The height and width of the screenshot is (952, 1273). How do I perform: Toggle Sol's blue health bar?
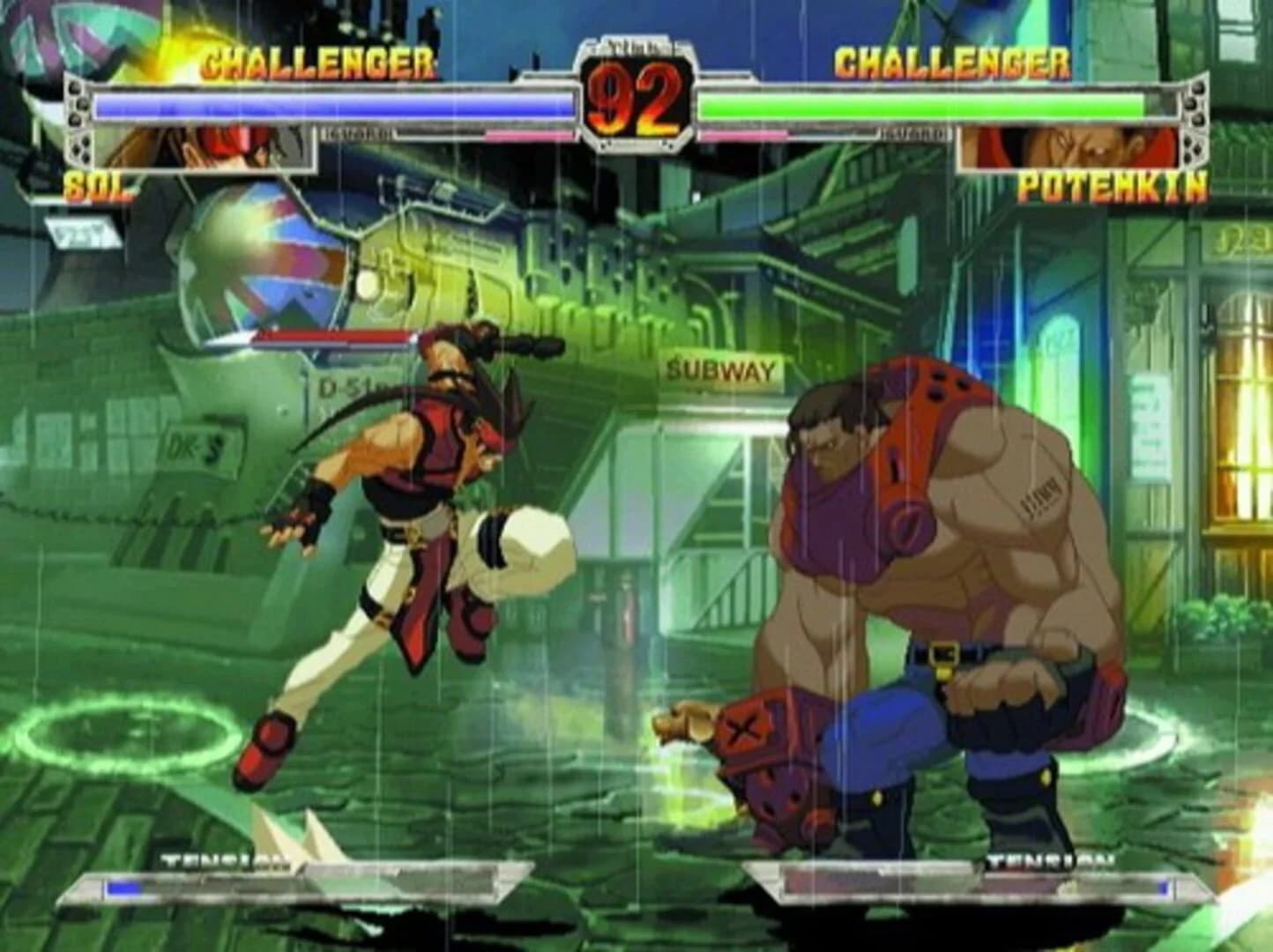(x=326, y=105)
